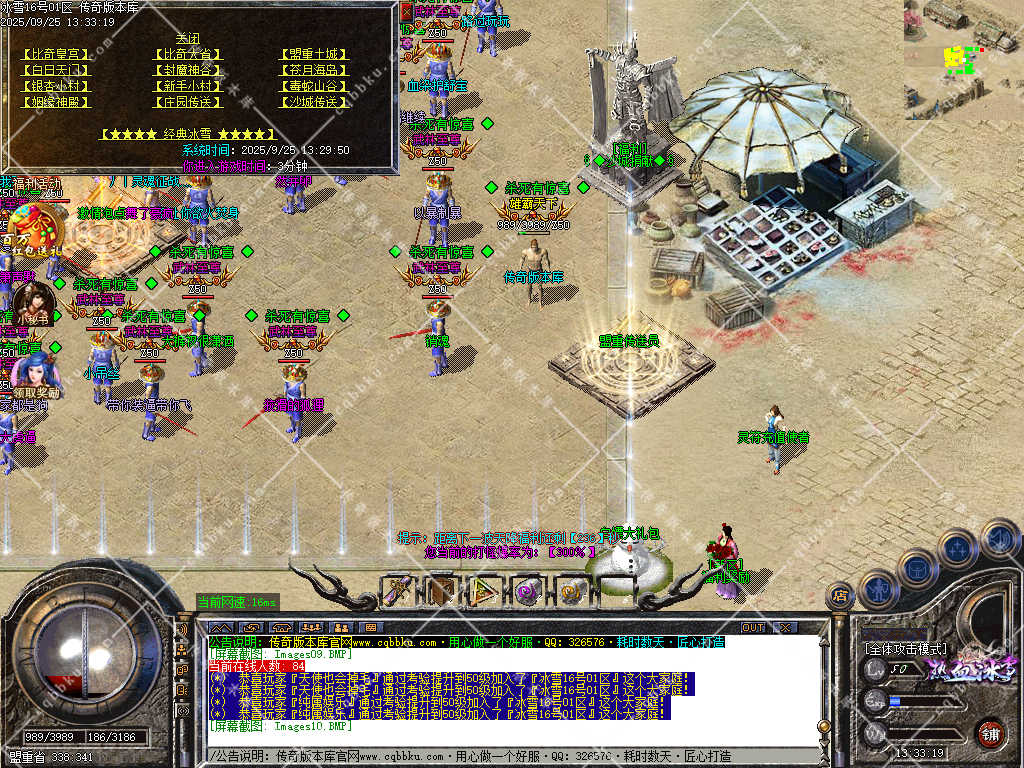Teleport to 比奇皇宫
The image size is (1024, 768).
(55, 54)
